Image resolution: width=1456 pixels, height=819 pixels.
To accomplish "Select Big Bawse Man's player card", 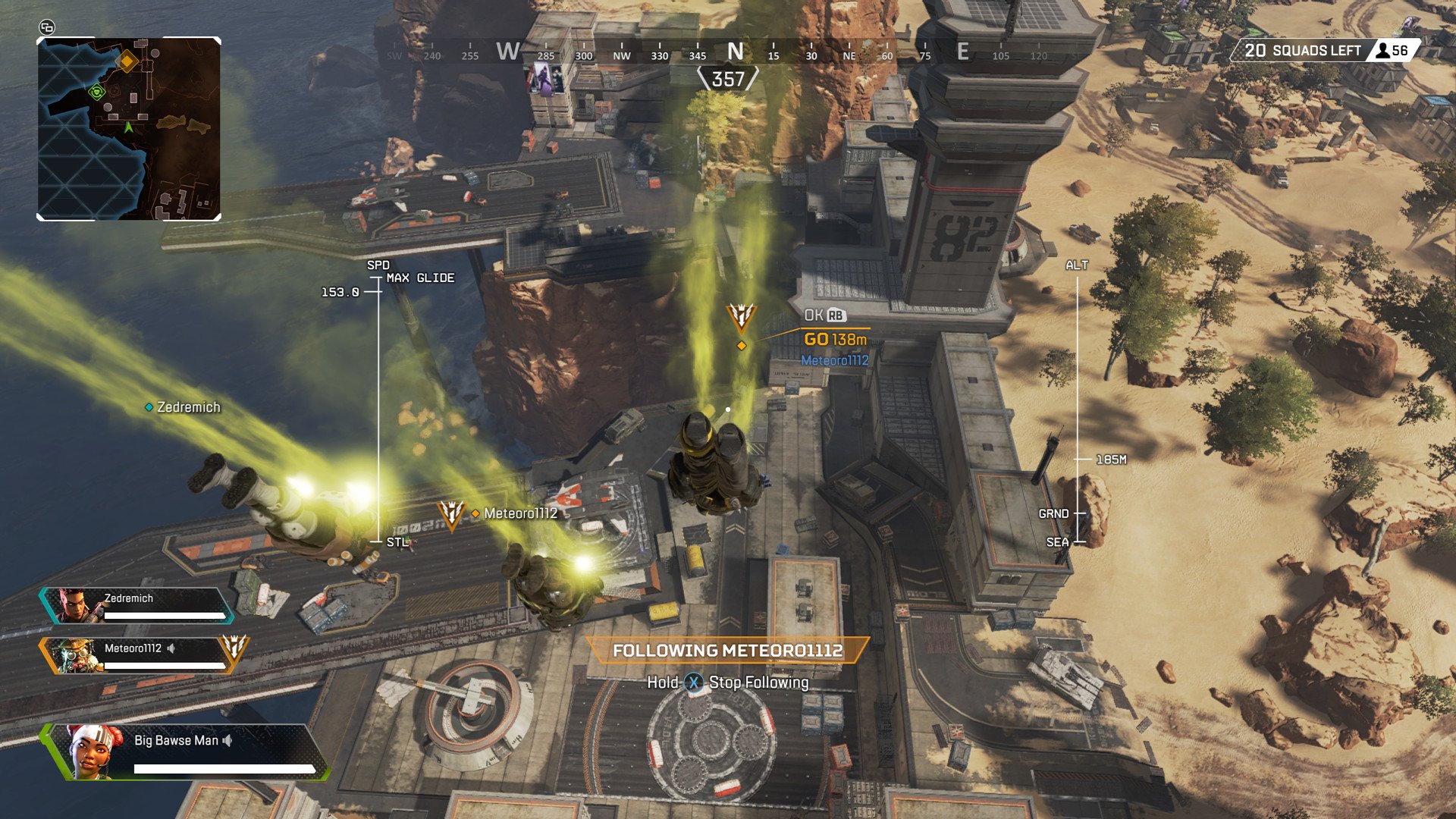I will pyautogui.click(x=186, y=752).
